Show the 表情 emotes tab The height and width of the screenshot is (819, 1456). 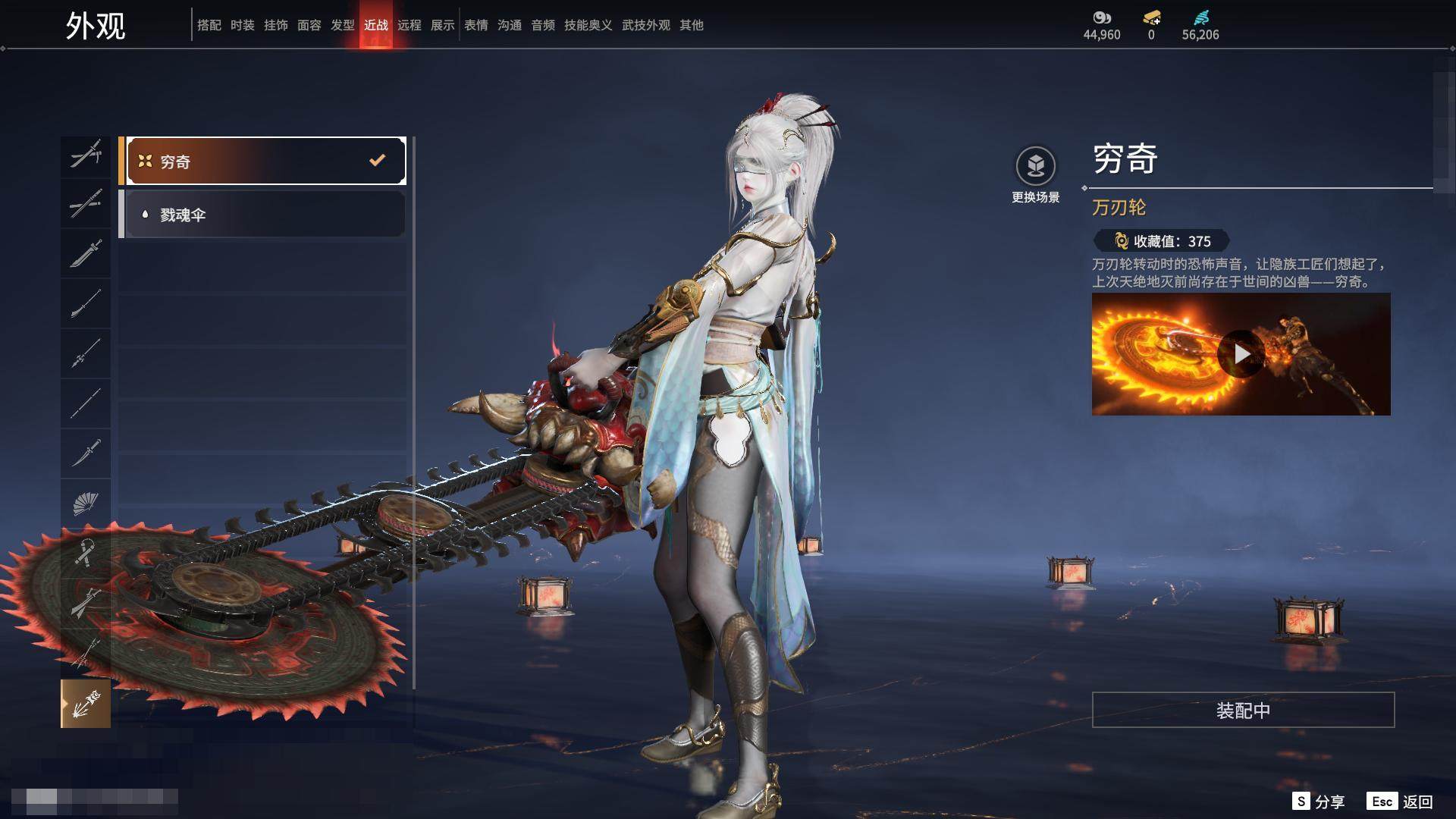coord(475,25)
